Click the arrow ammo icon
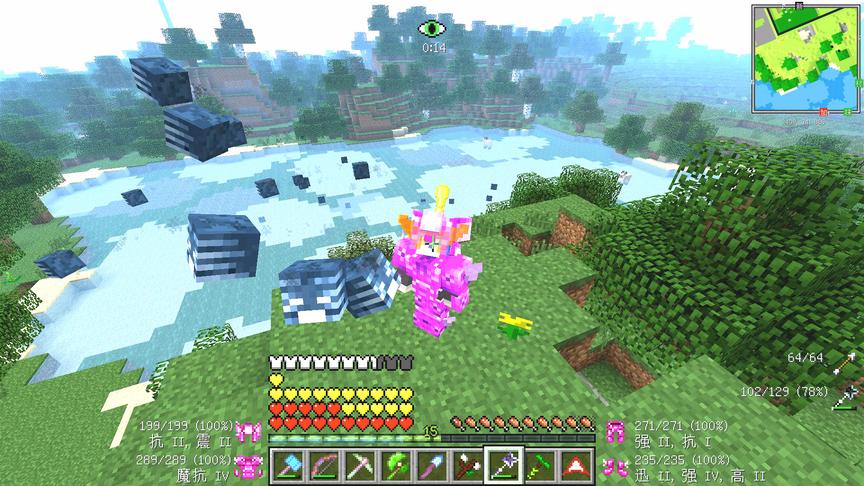Image resolution: width=864 pixels, height=486 pixels. click(x=850, y=360)
